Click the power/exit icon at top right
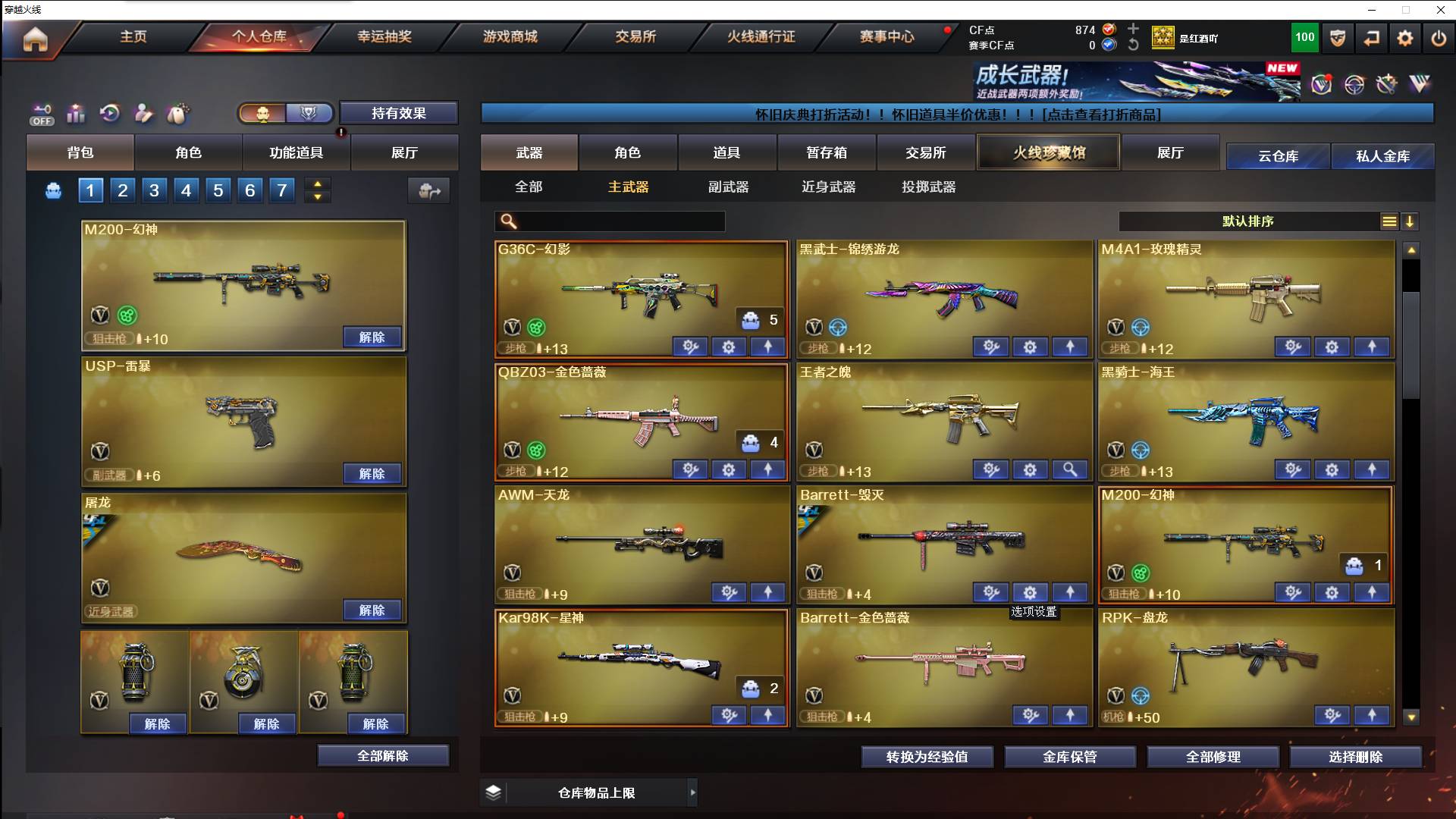Image resolution: width=1456 pixels, height=819 pixels. click(1439, 37)
